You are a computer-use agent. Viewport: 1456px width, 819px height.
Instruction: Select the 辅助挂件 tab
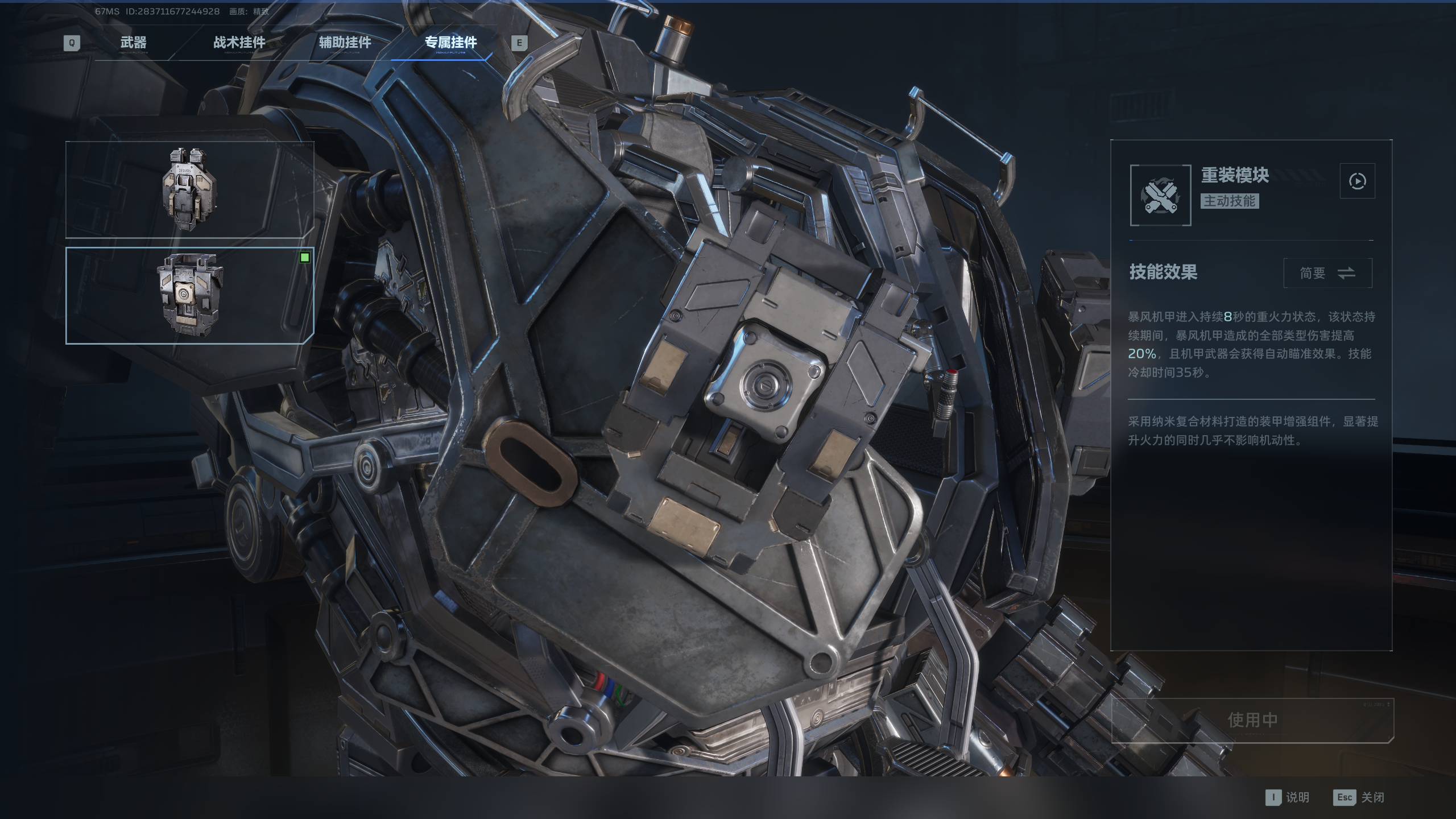pyautogui.click(x=345, y=43)
